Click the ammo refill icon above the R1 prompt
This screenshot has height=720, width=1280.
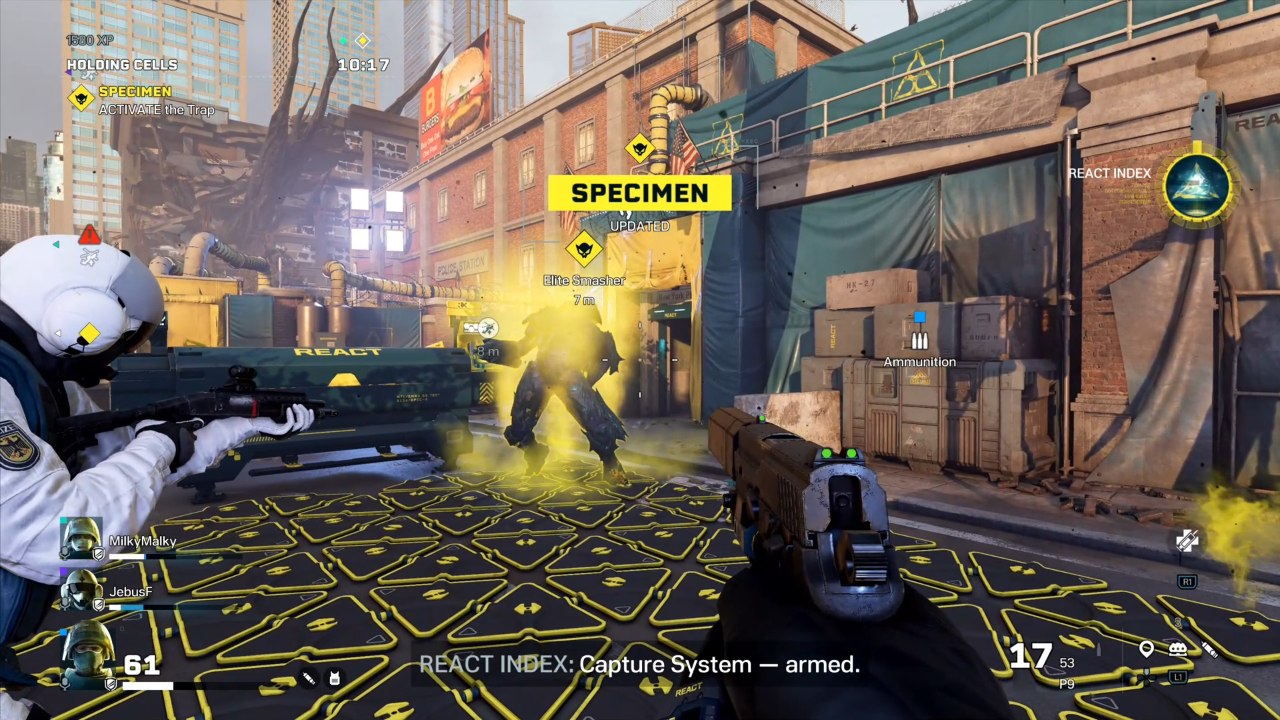click(1186, 539)
